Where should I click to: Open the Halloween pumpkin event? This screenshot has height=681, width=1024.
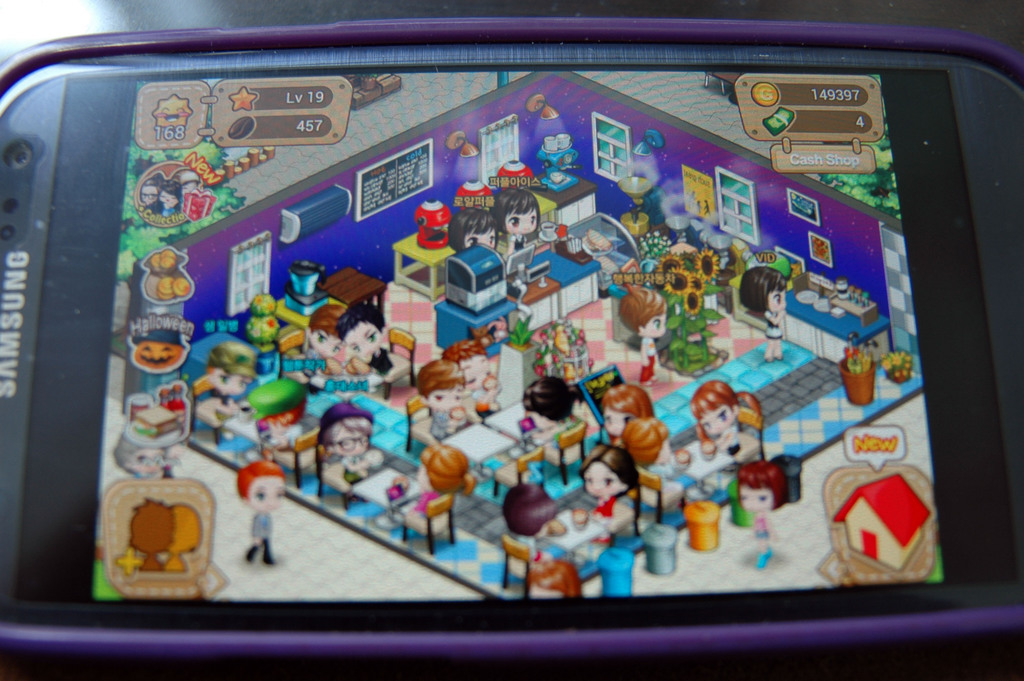tap(160, 345)
